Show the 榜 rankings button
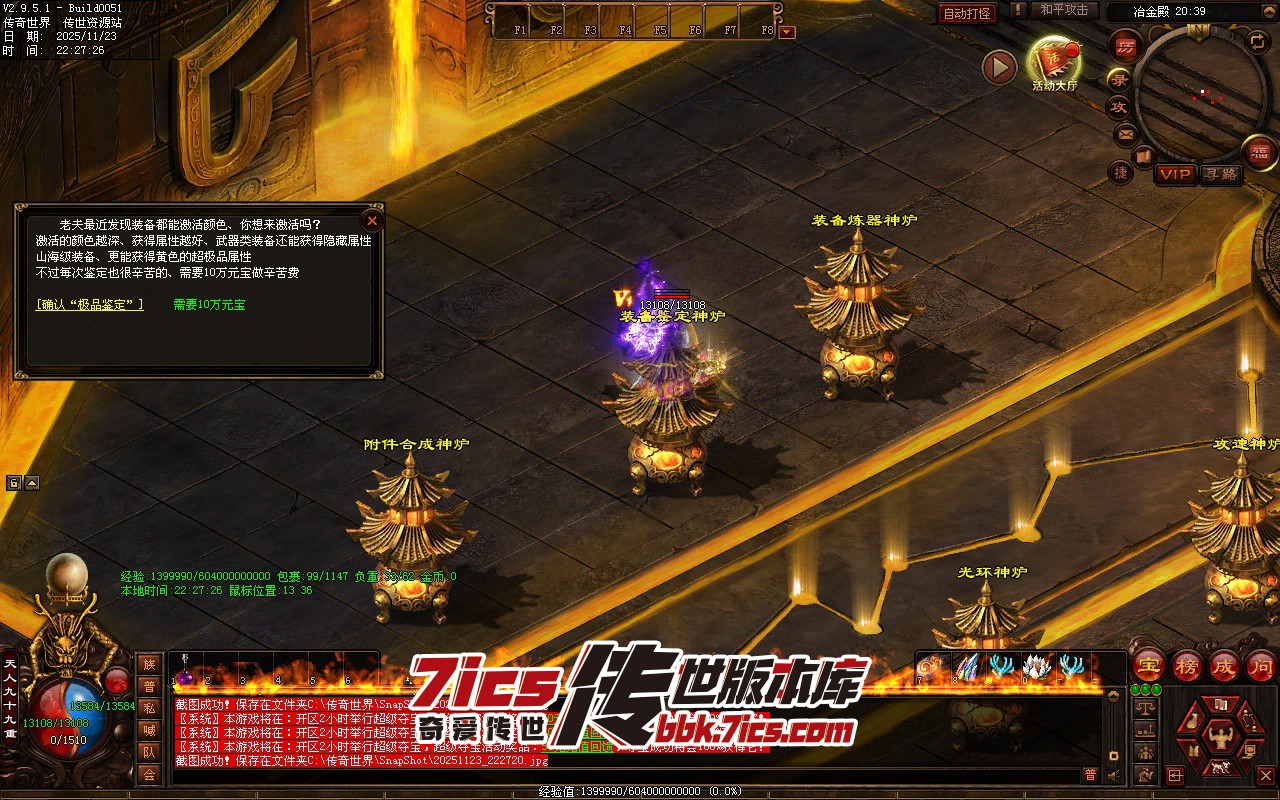 [1186, 665]
